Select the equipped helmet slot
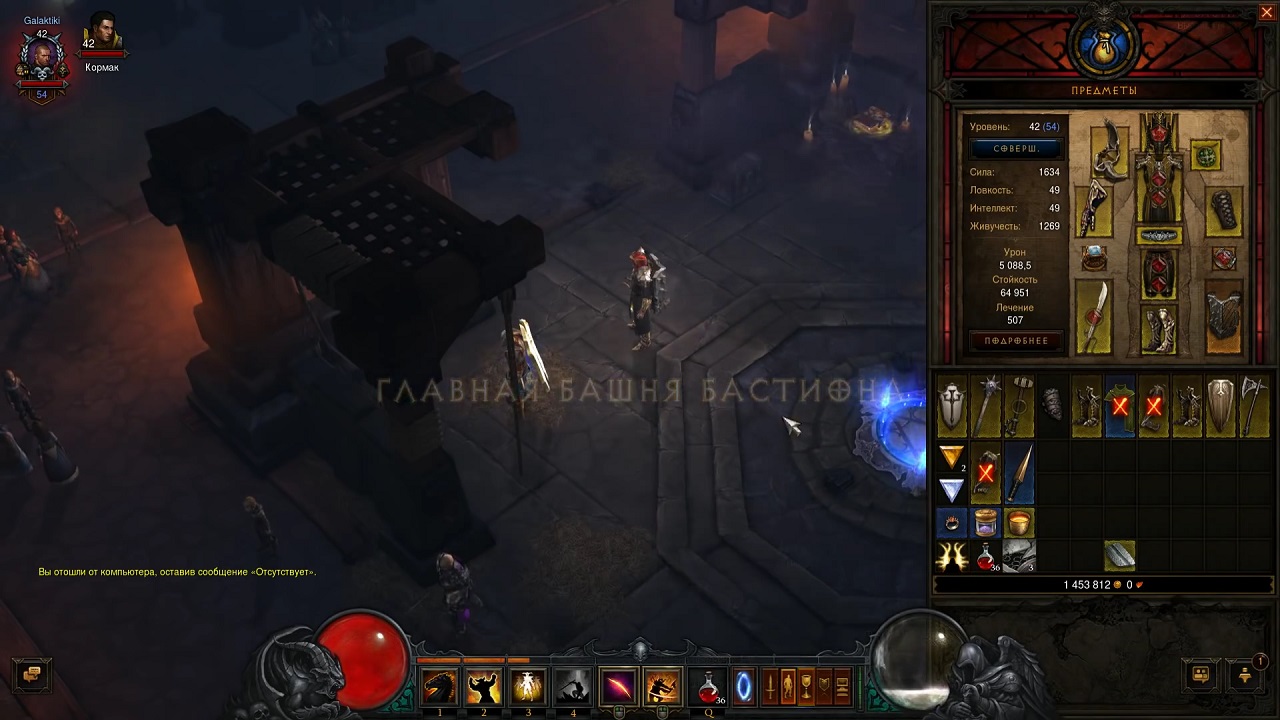 click(1159, 131)
